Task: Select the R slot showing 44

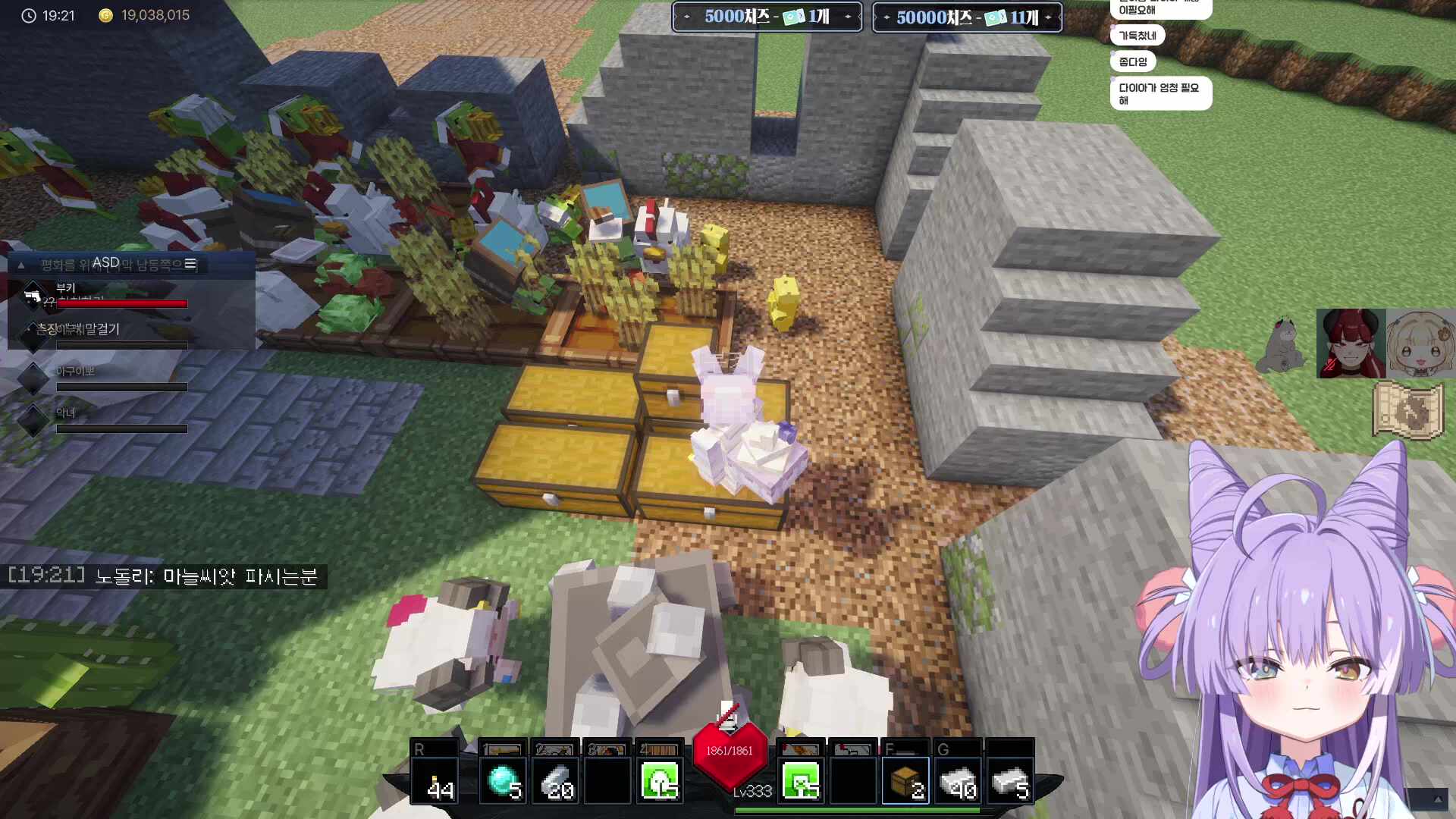Action: point(435,780)
